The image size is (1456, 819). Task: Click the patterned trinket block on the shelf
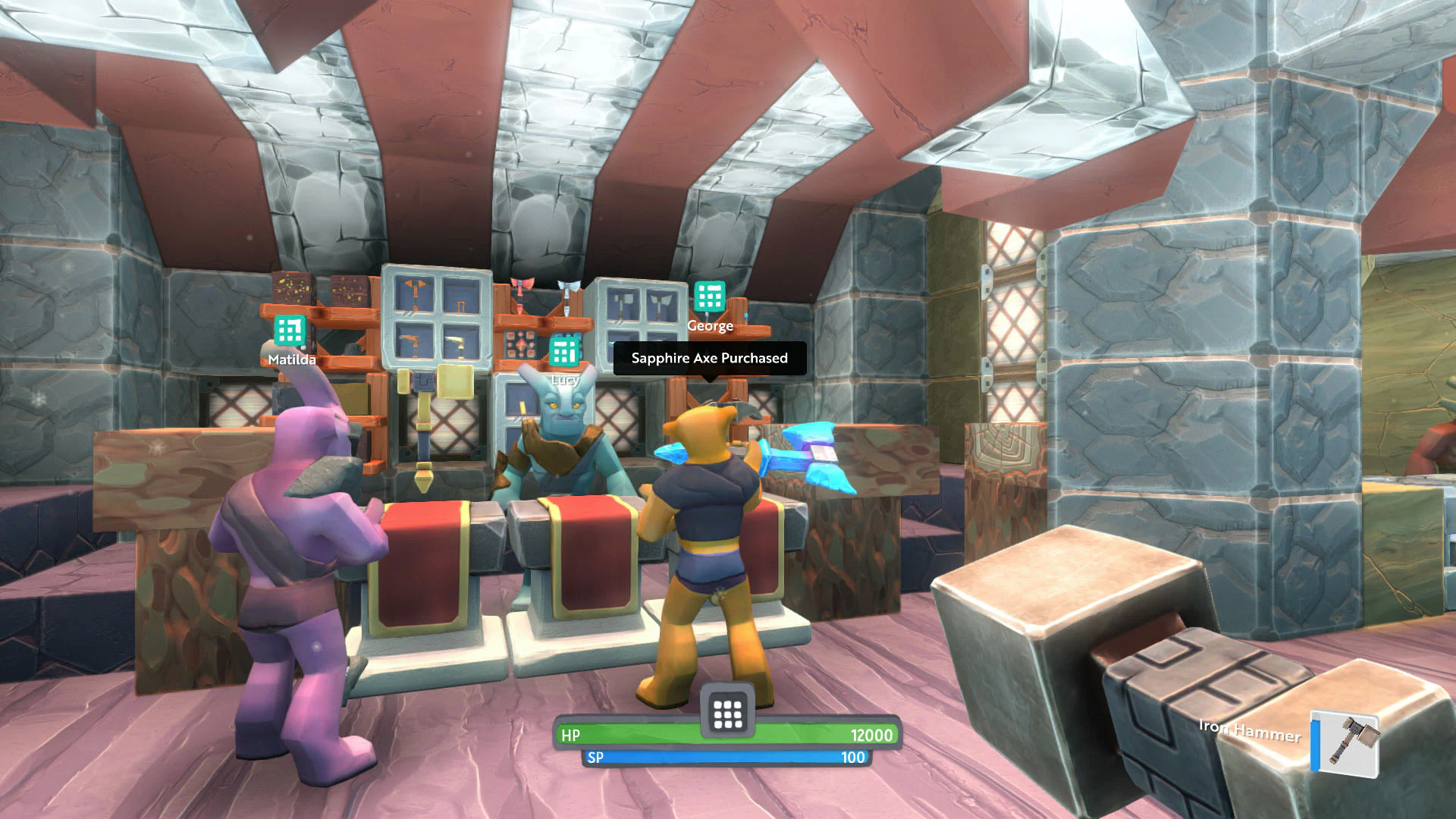pos(520,345)
